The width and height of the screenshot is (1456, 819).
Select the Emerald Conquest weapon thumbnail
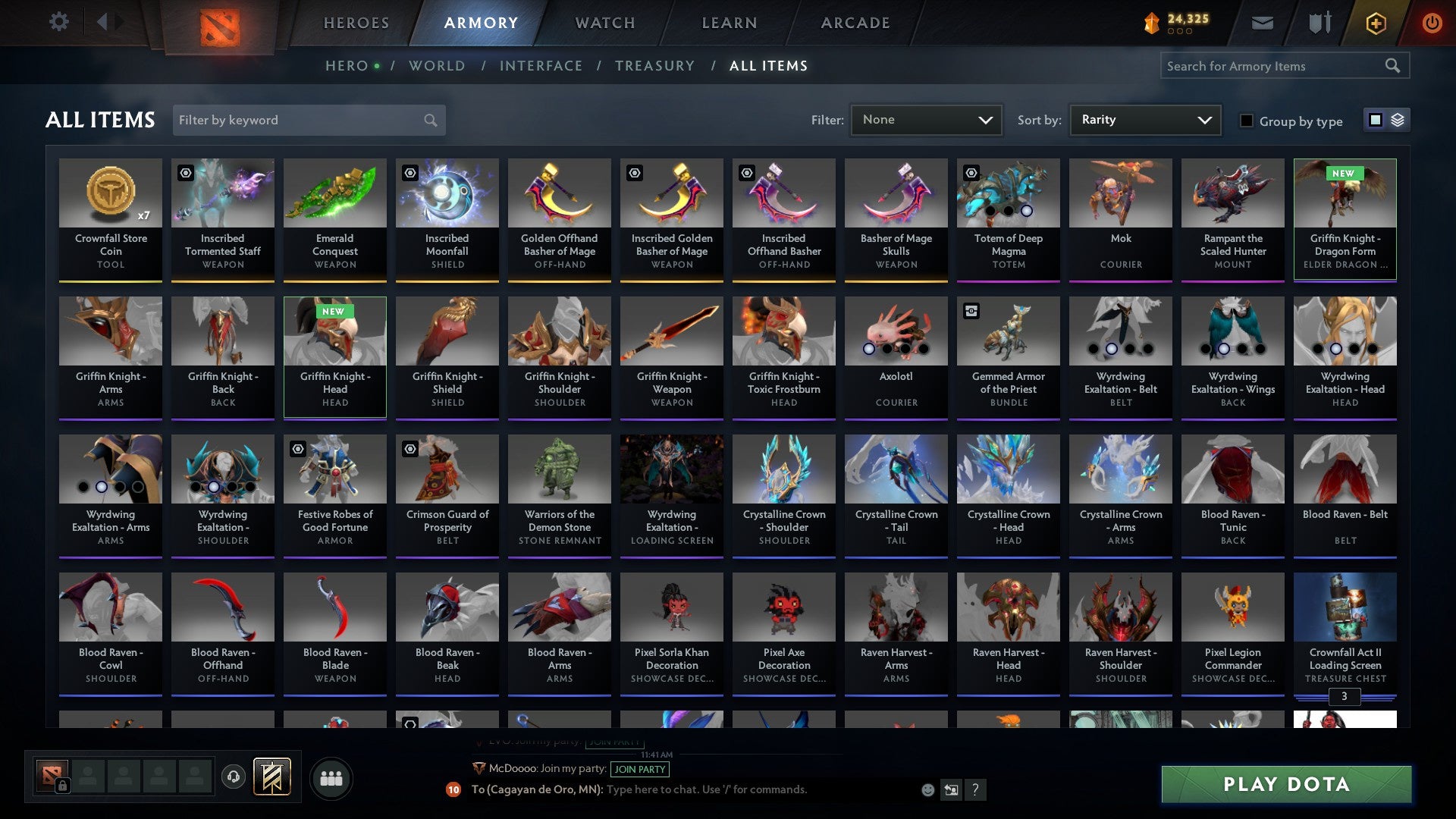point(334,194)
